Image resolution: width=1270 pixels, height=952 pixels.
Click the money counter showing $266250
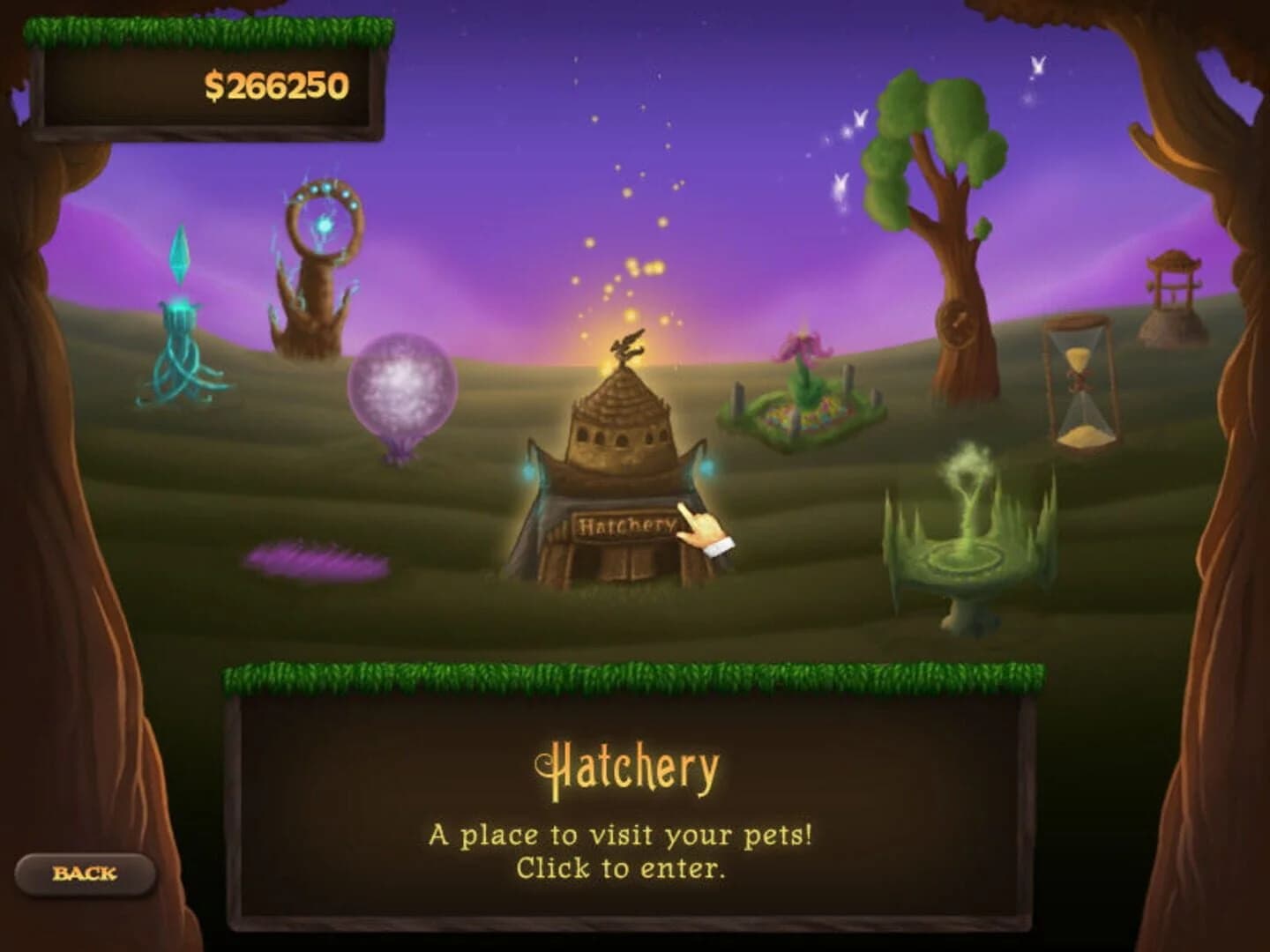pos(276,86)
